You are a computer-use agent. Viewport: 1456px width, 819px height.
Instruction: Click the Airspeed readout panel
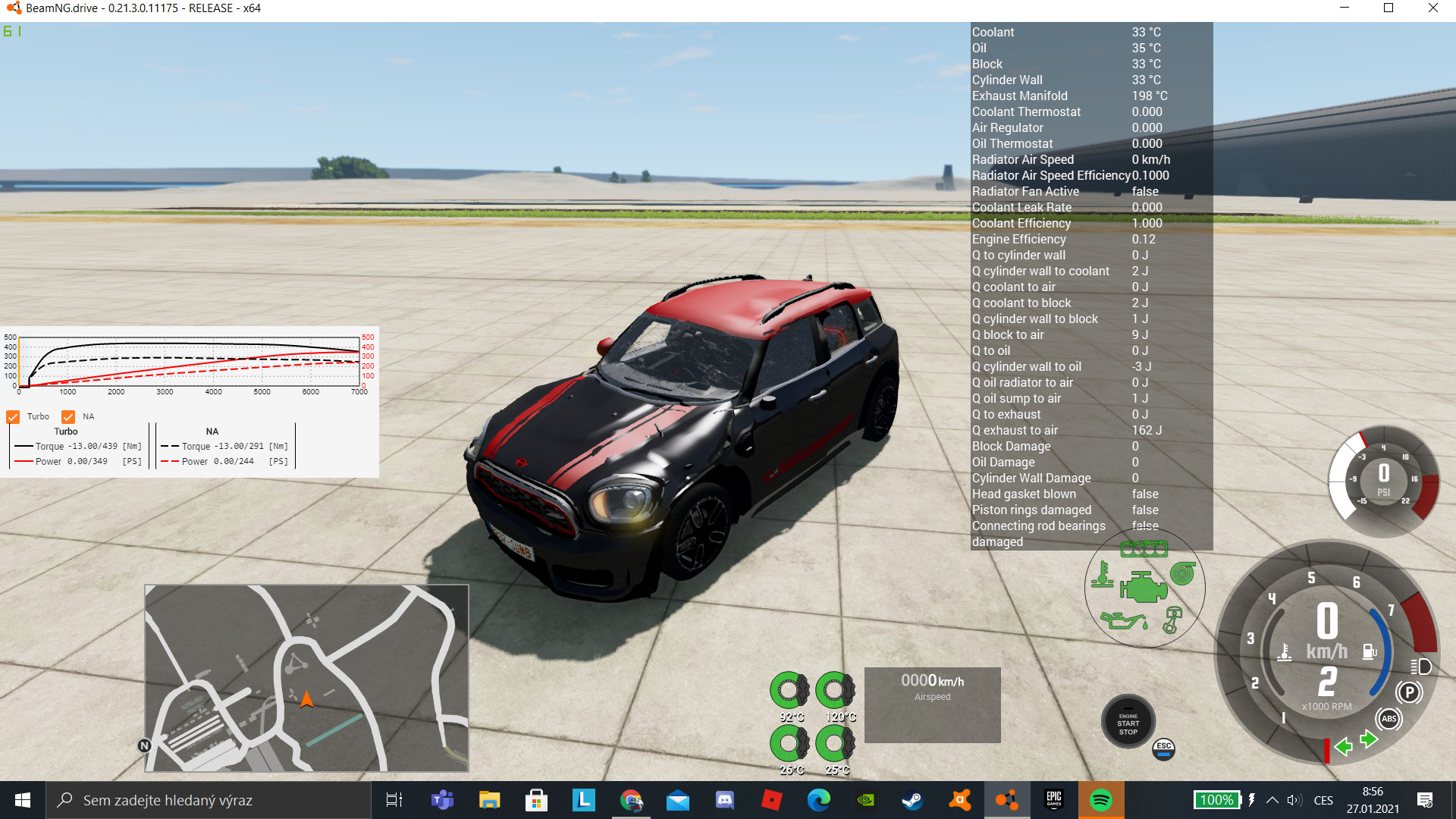[x=932, y=704]
